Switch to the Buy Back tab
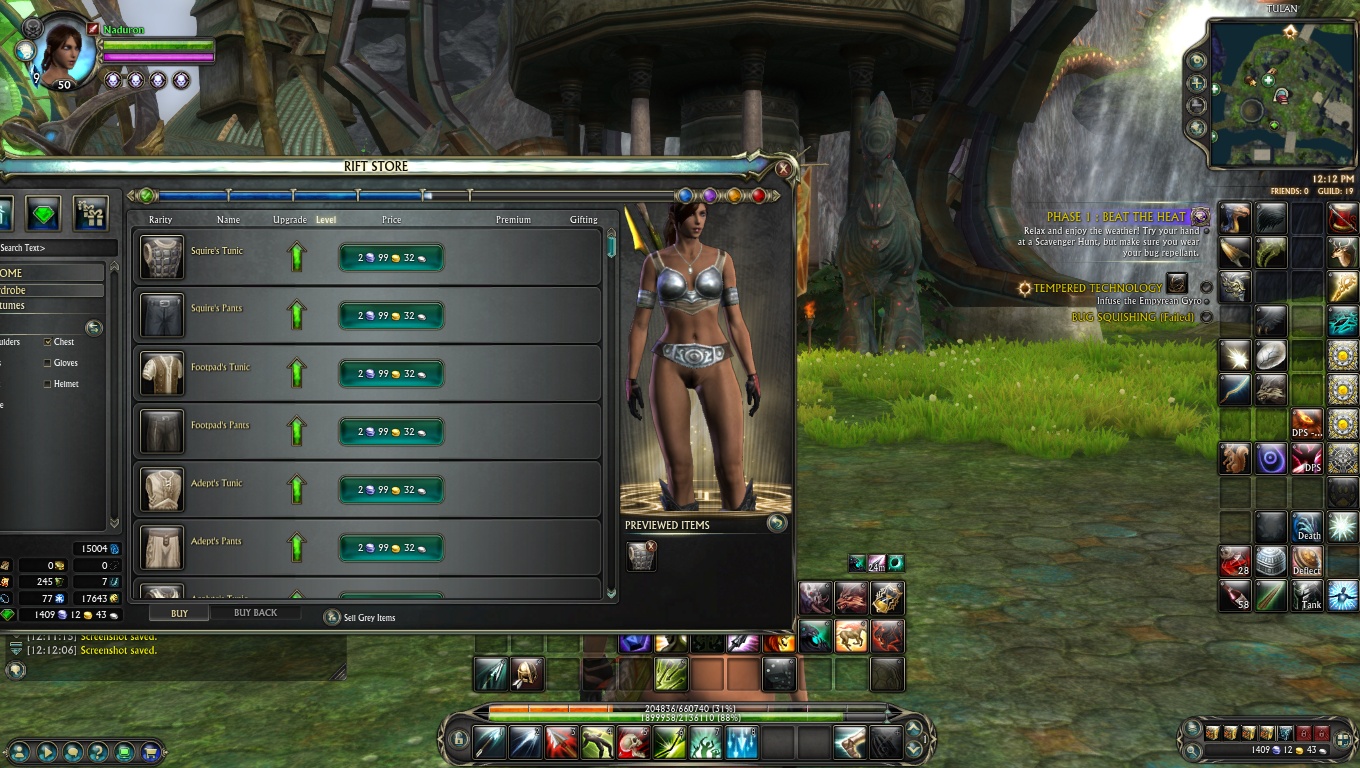 pos(255,613)
